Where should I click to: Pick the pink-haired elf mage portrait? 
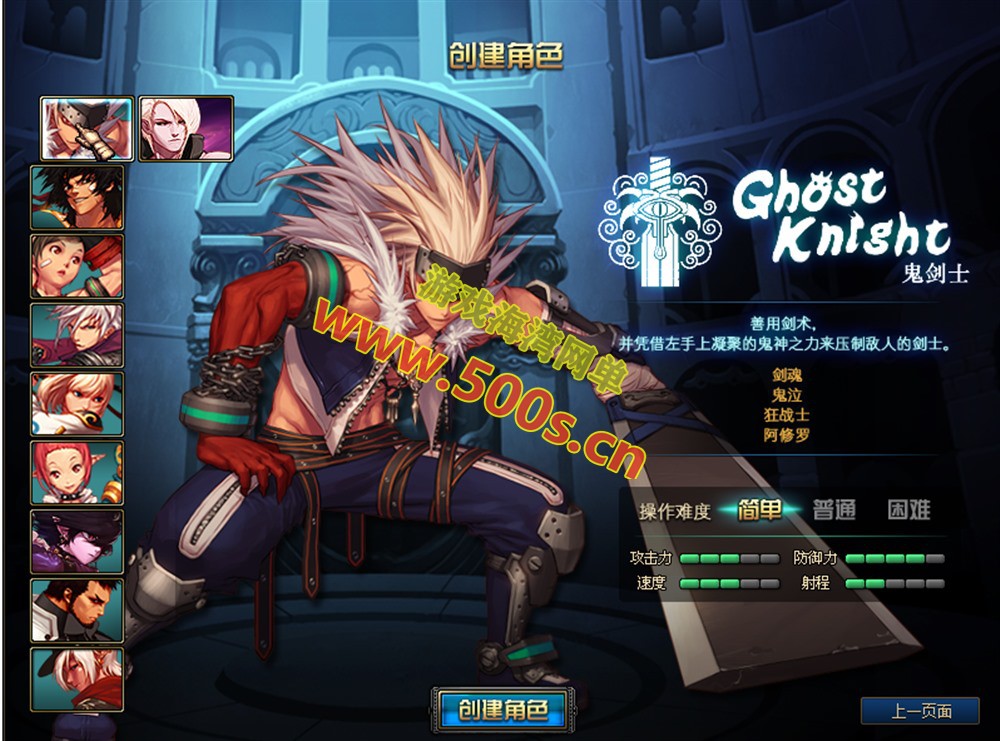(x=77, y=473)
